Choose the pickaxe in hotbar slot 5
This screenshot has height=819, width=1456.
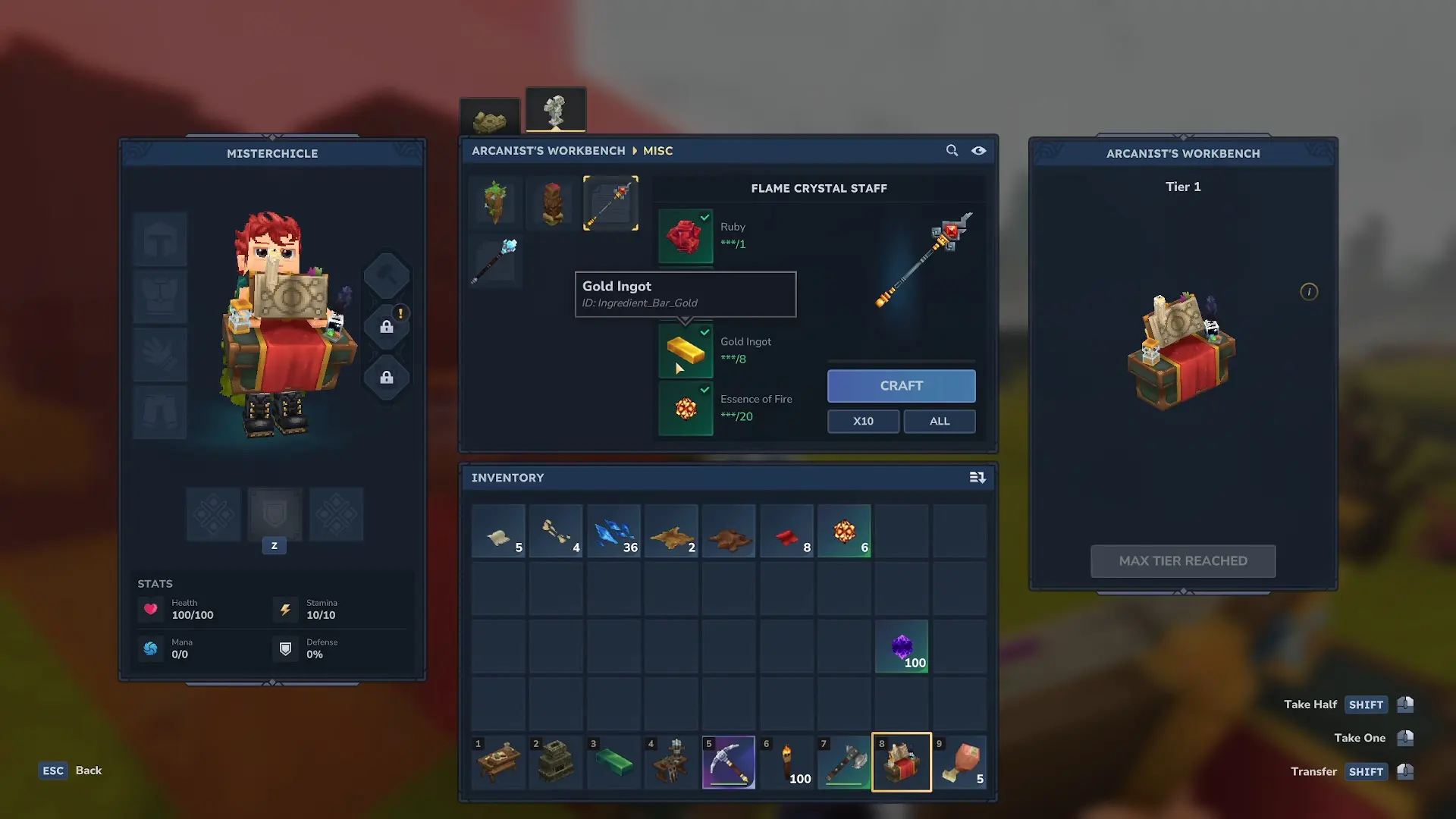tap(729, 762)
